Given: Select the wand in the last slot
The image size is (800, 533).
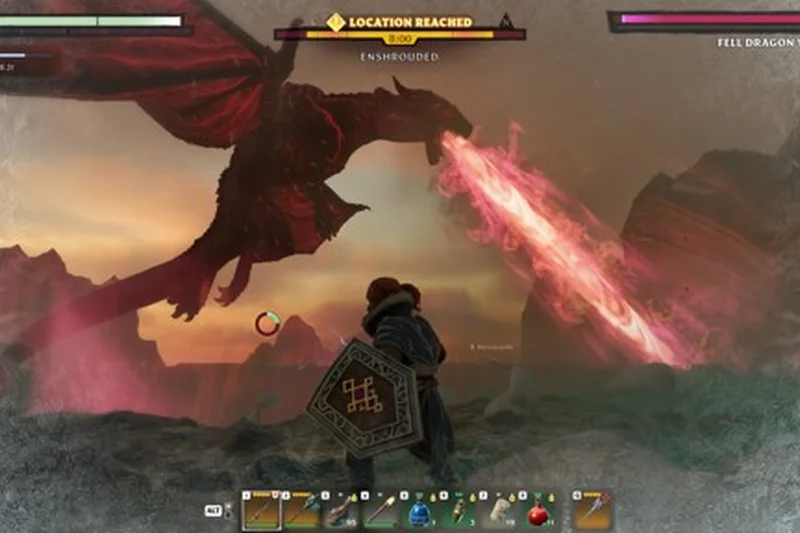Looking at the screenshot, I should (x=591, y=511).
